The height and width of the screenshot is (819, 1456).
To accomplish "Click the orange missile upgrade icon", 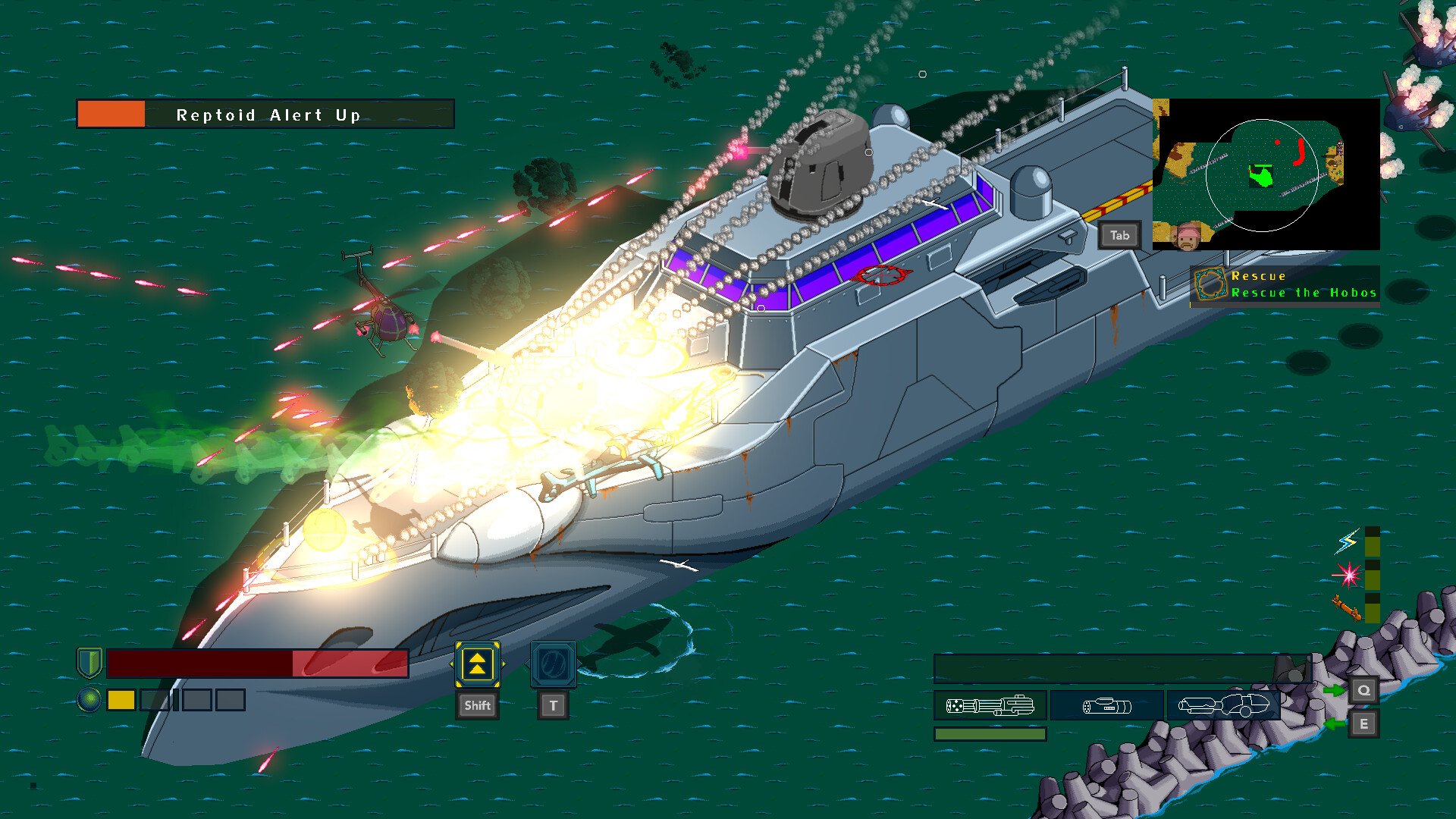I will 1346,607.
